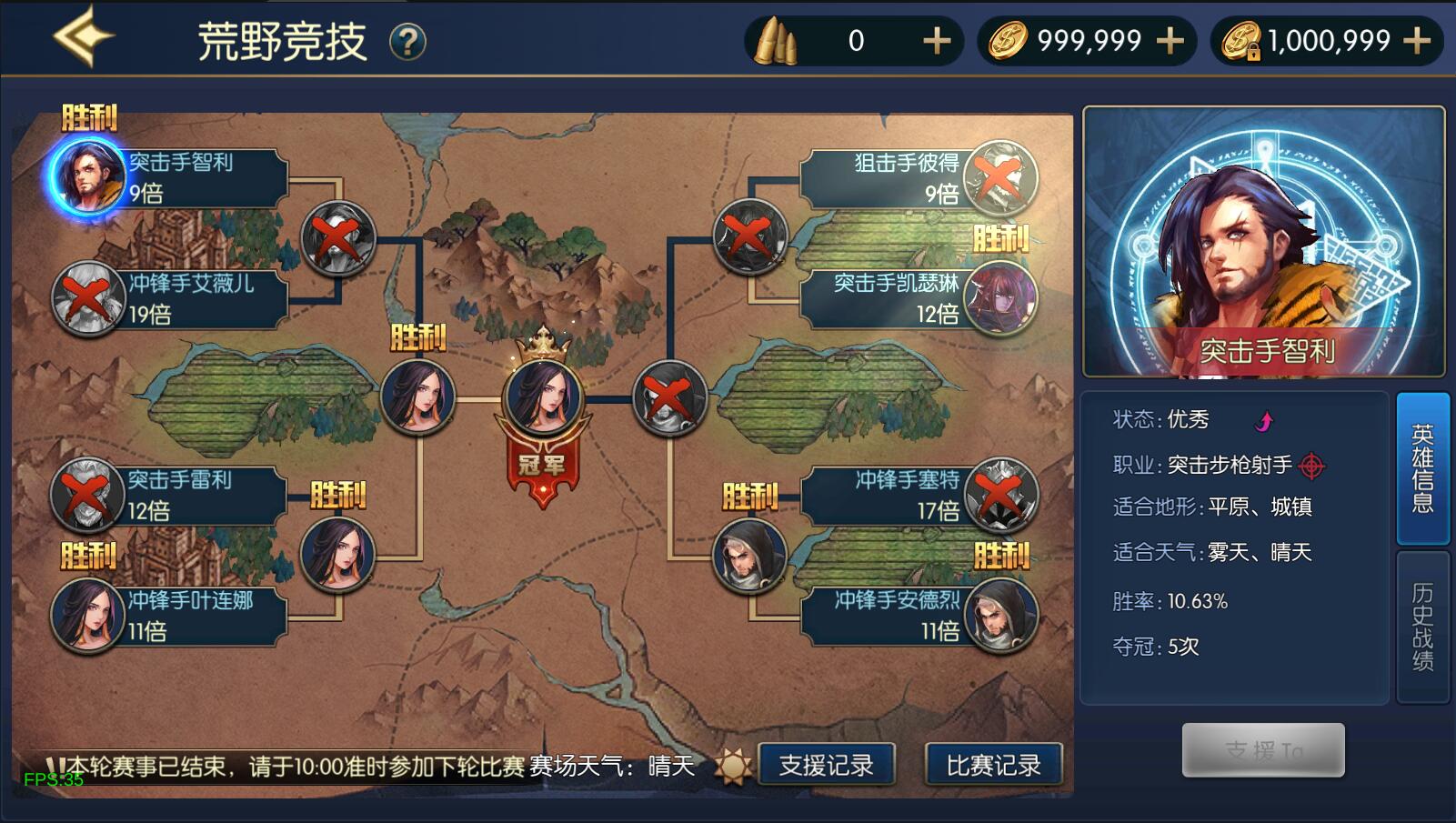Open the help question mark icon
This screenshot has height=823, width=1456.
click(407, 42)
